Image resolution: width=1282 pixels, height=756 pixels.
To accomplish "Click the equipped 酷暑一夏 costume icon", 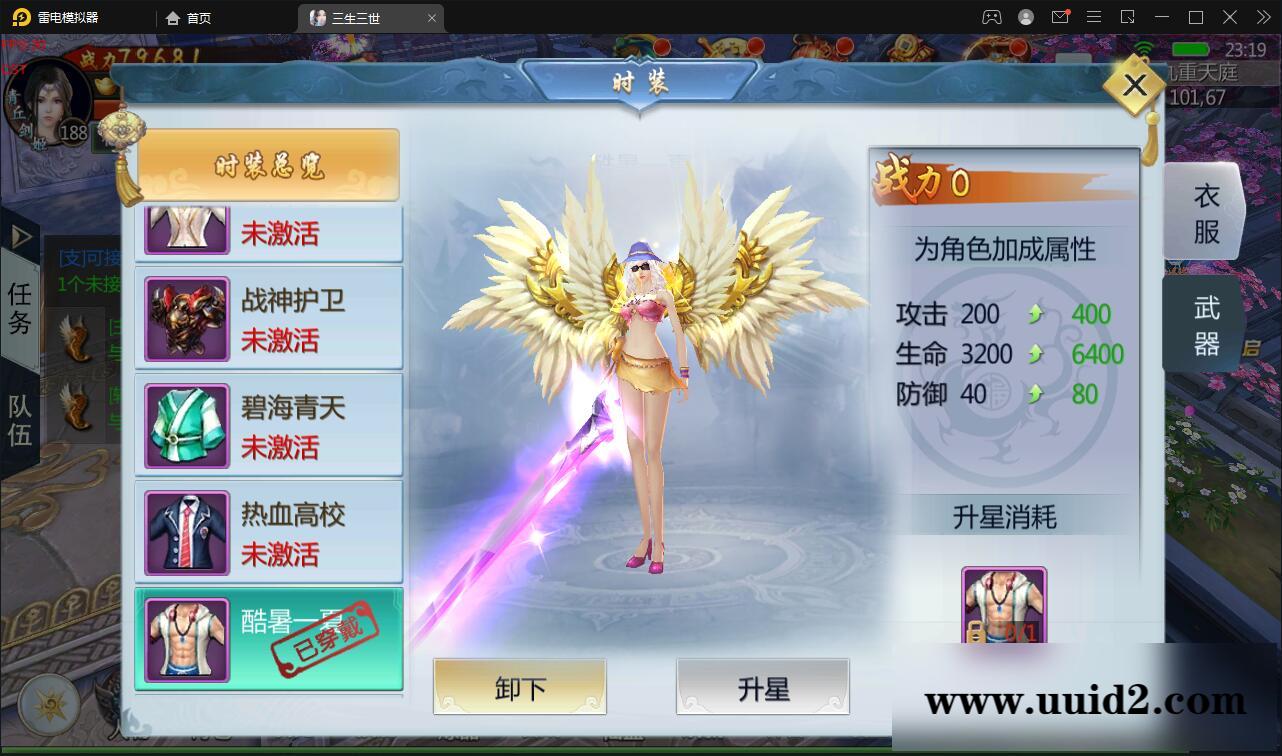I will click(x=186, y=638).
